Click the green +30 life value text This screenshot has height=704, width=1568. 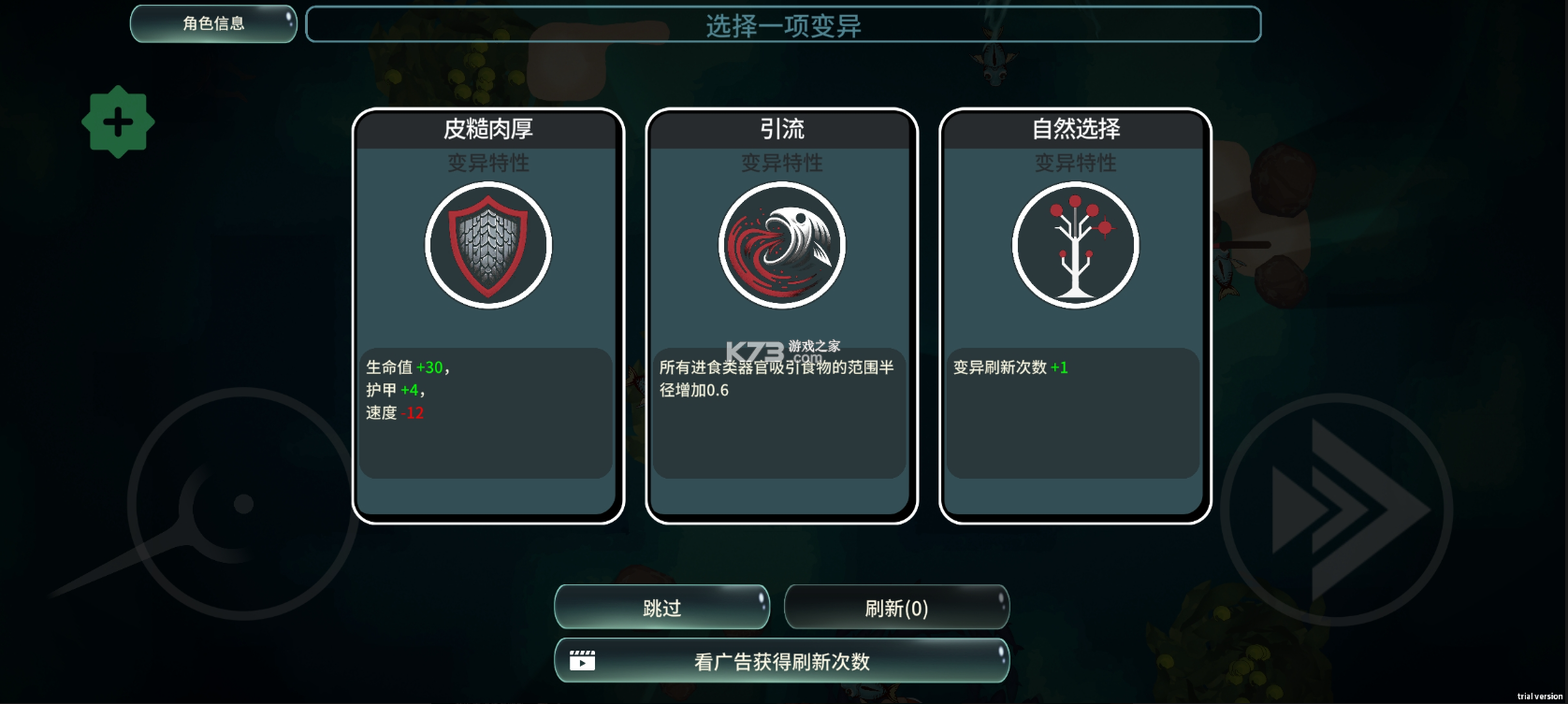click(x=430, y=367)
